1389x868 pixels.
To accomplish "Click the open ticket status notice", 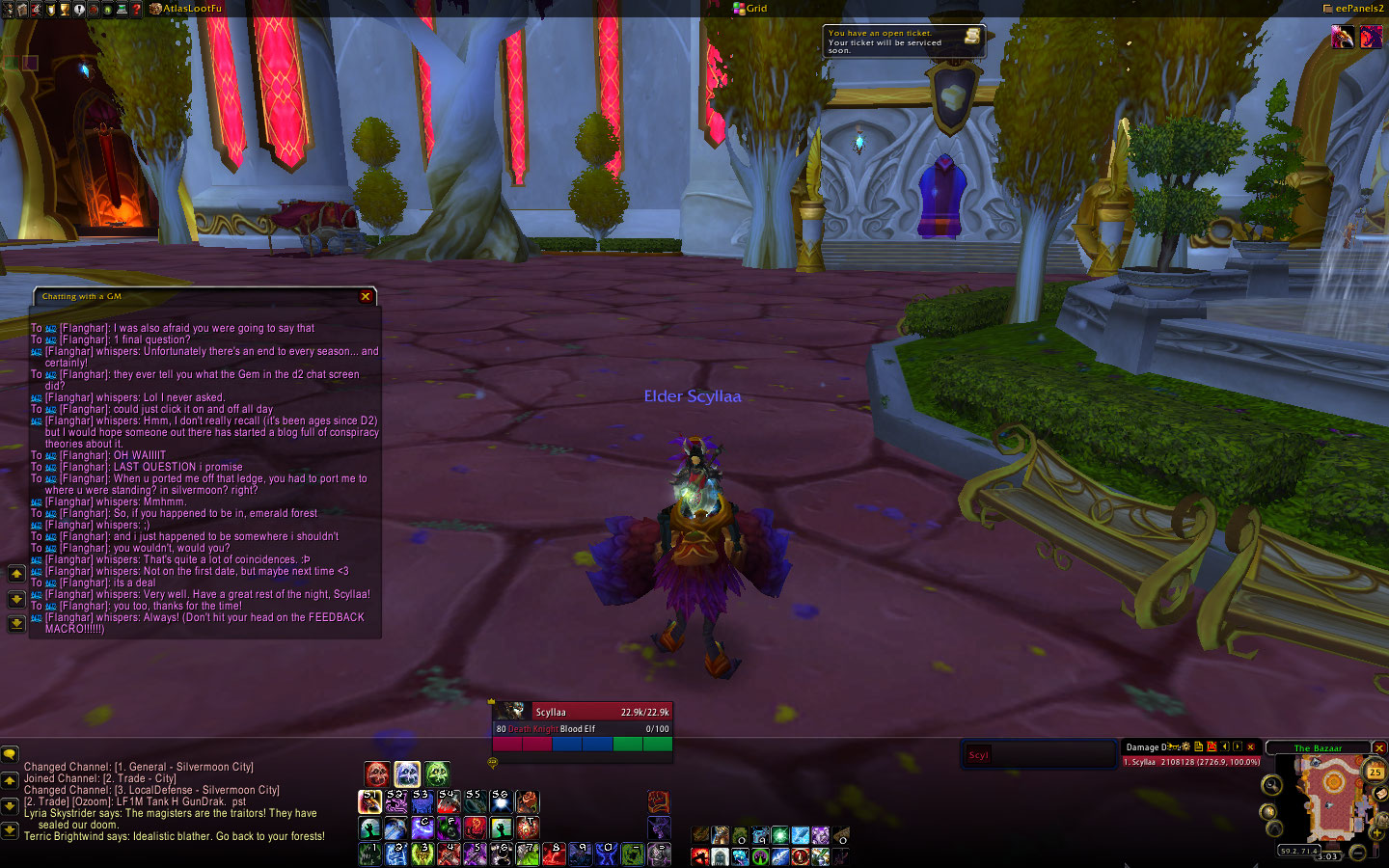I will (903, 41).
